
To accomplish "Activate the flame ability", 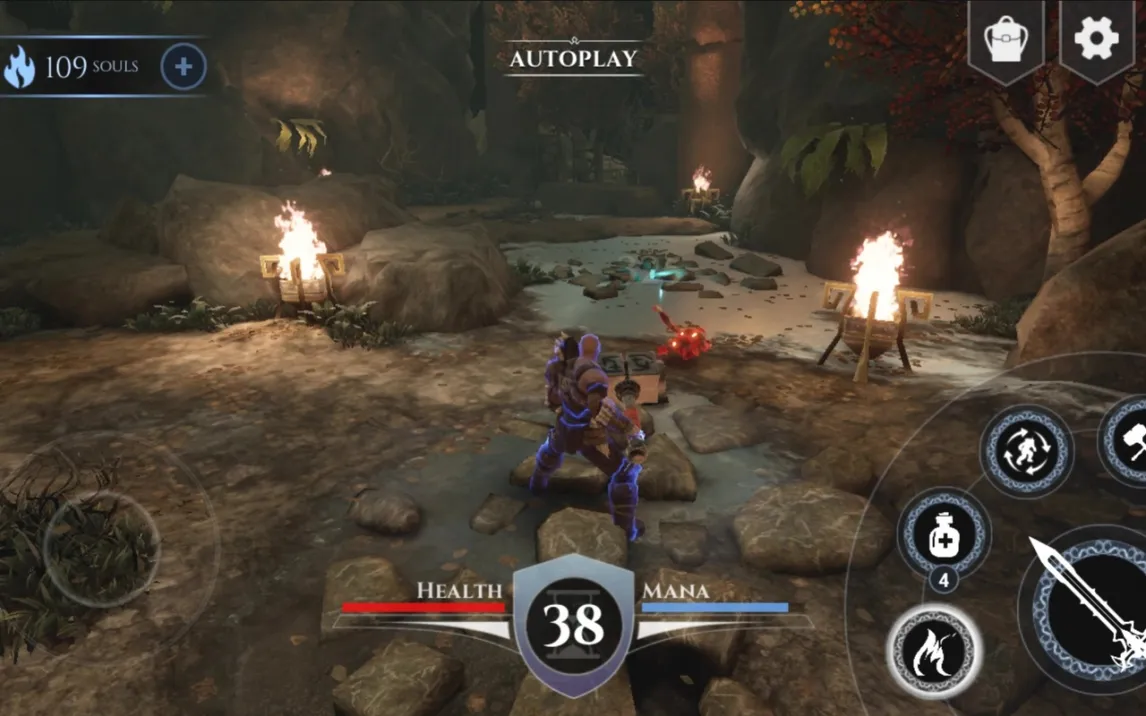I will 933,652.
